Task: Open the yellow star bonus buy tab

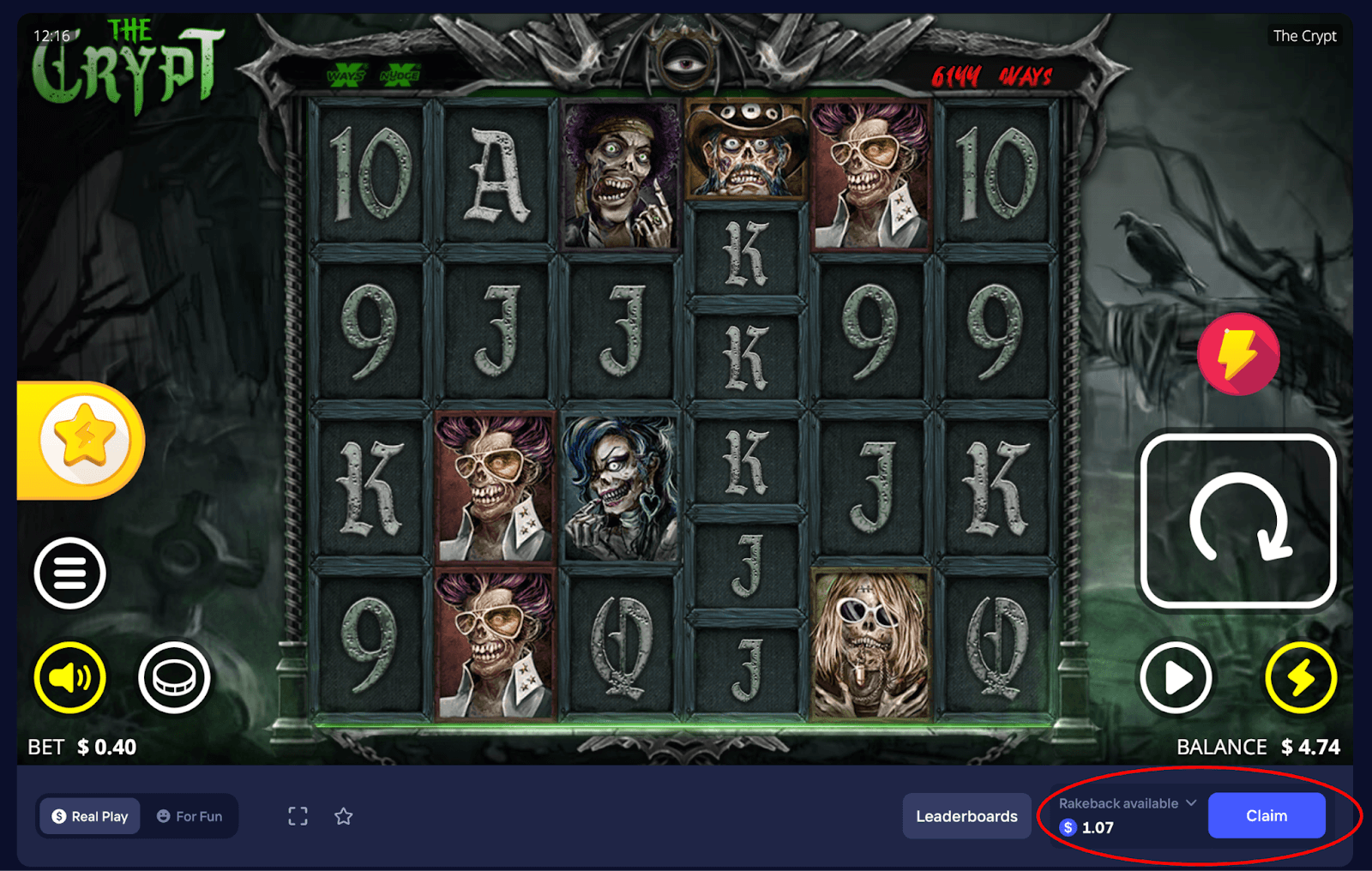Action: click(84, 440)
